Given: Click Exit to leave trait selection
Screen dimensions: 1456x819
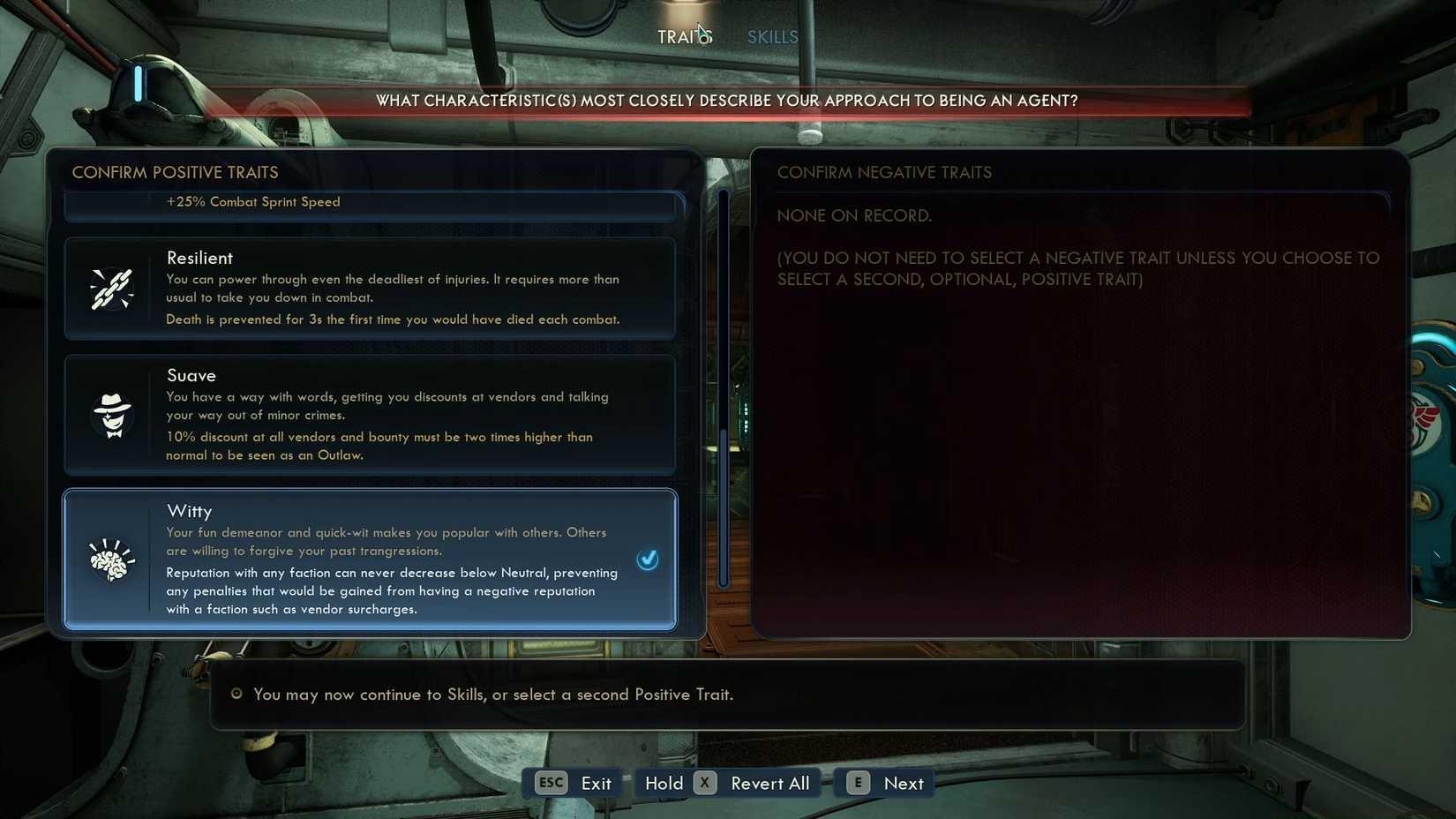Looking at the screenshot, I should 597,783.
